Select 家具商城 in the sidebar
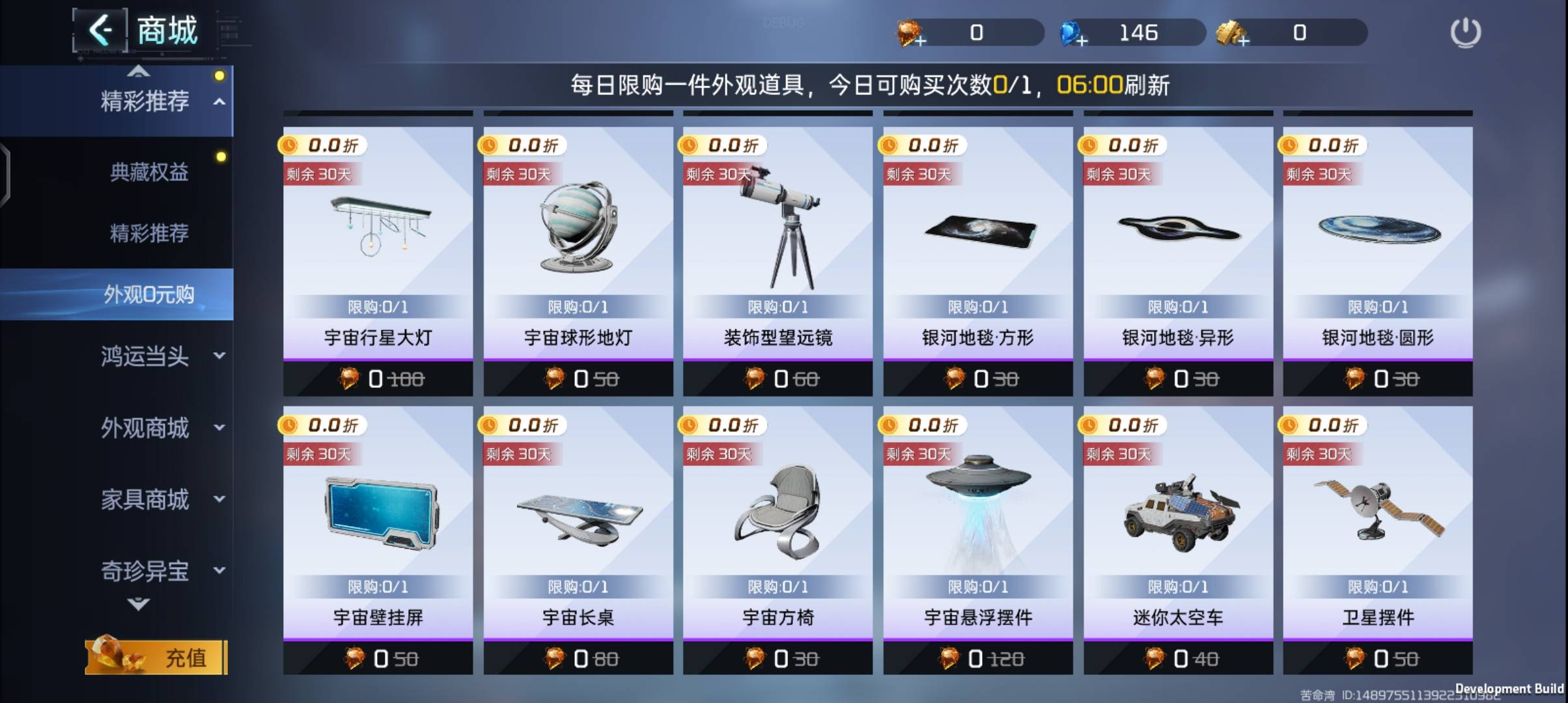This screenshot has width=1568, height=703. coord(145,500)
